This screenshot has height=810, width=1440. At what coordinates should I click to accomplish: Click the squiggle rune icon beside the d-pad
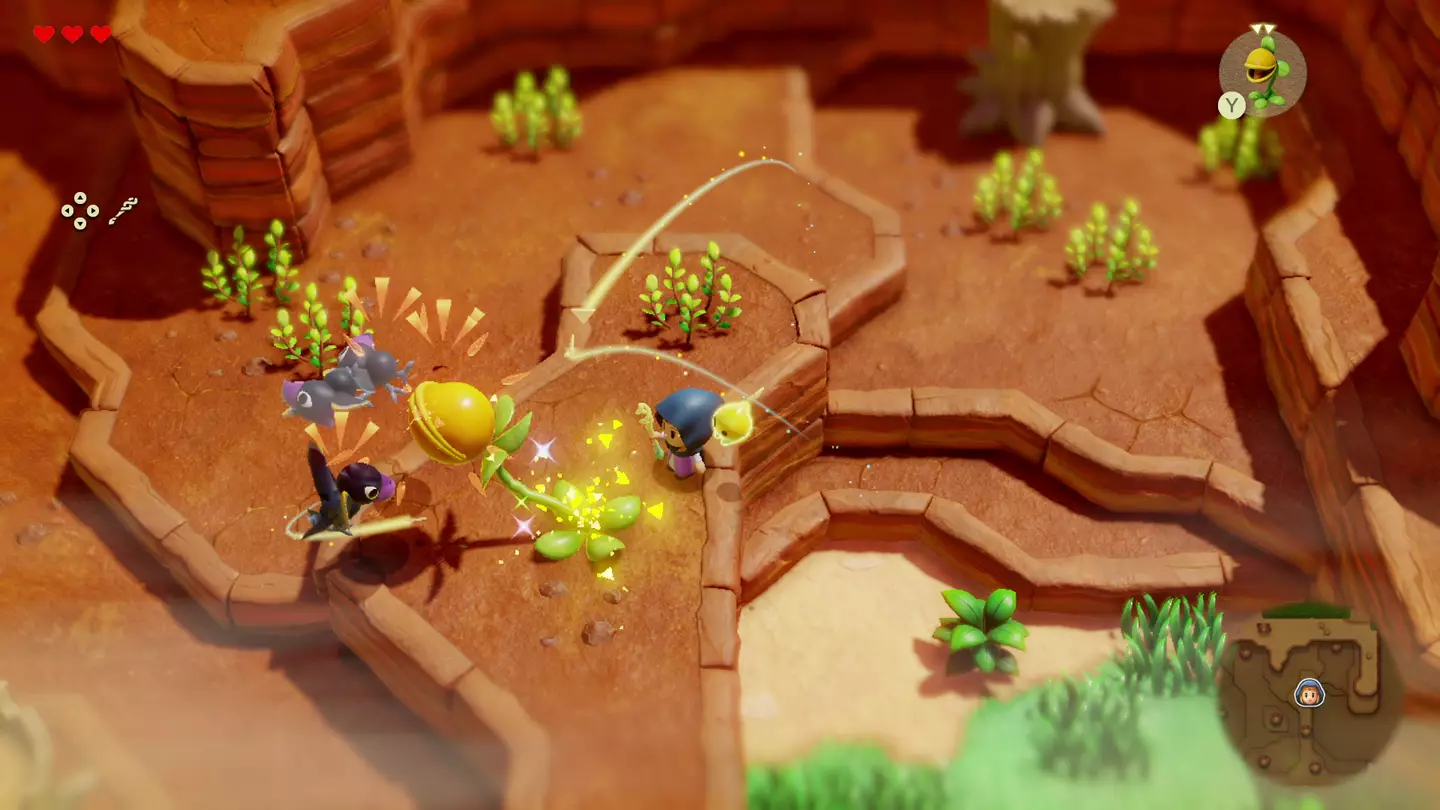coord(124,210)
